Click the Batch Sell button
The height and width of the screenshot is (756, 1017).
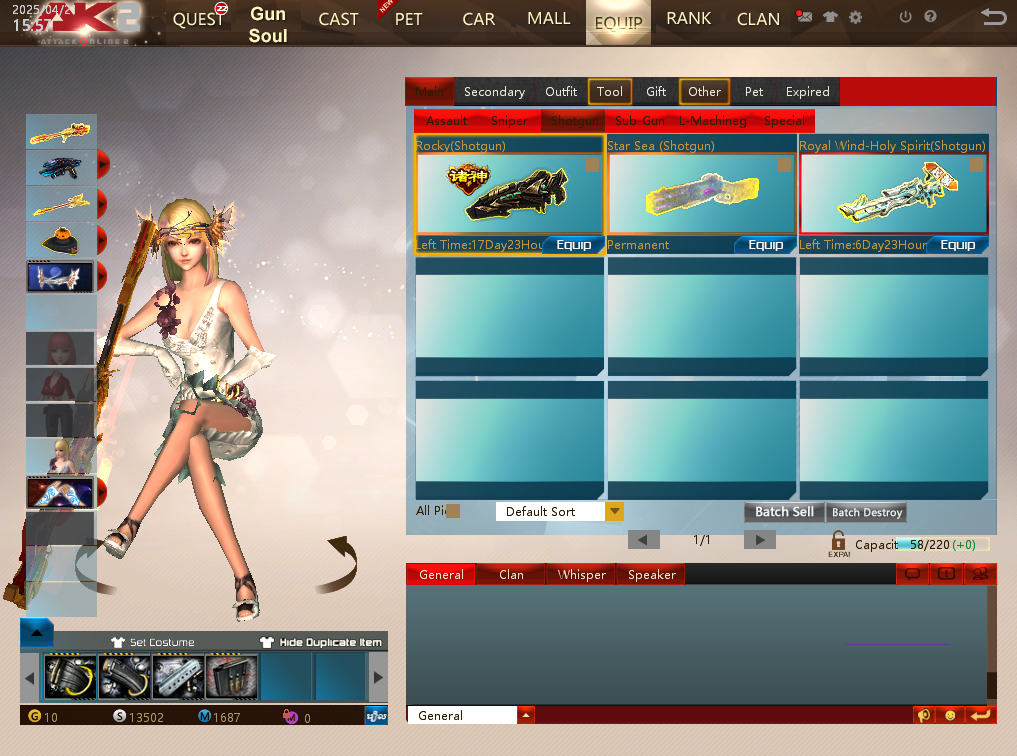tap(784, 512)
